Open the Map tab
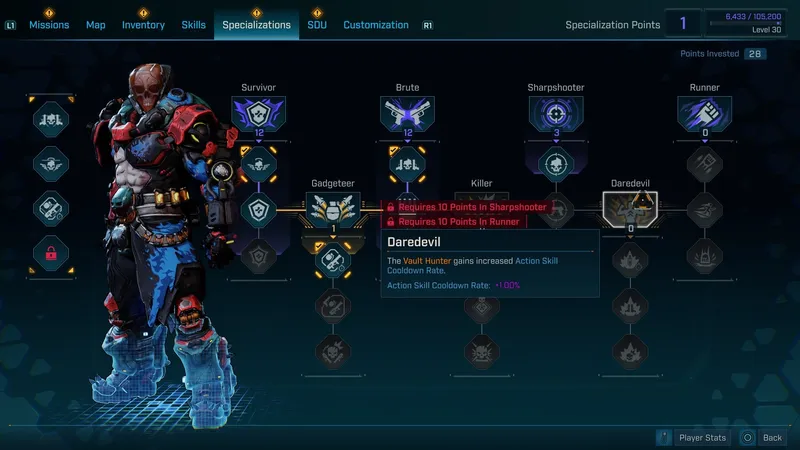Viewport: 800px width, 450px height. pos(96,25)
